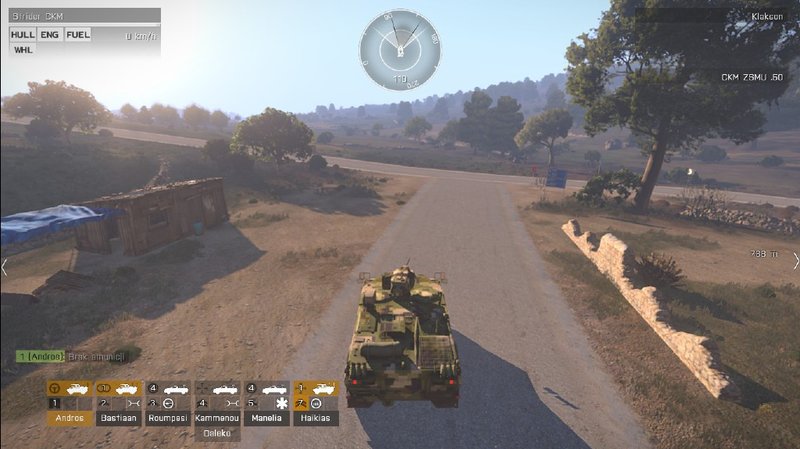This screenshot has height=449, width=800.
Task: Choose Roumpesi from the squad bar
Action: click(x=167, y=418)
